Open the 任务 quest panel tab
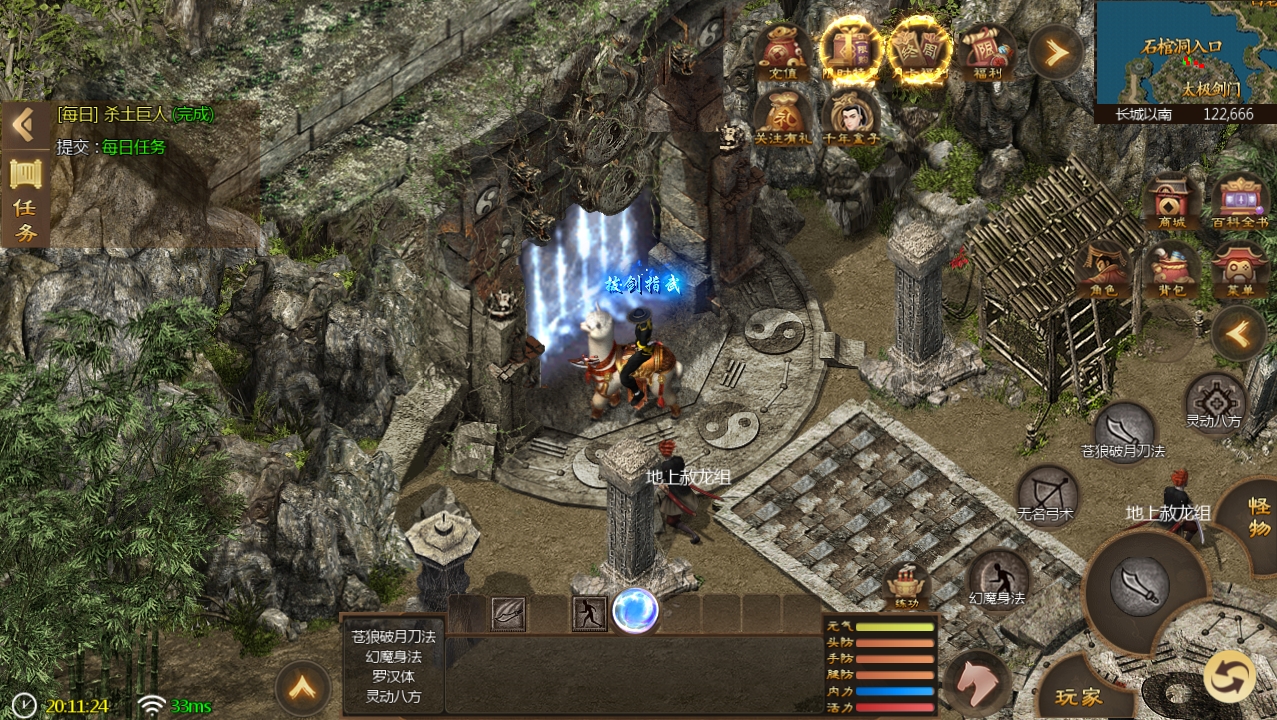The height and width of the screenshot is (720, 1277). click(x=24, y=198)
